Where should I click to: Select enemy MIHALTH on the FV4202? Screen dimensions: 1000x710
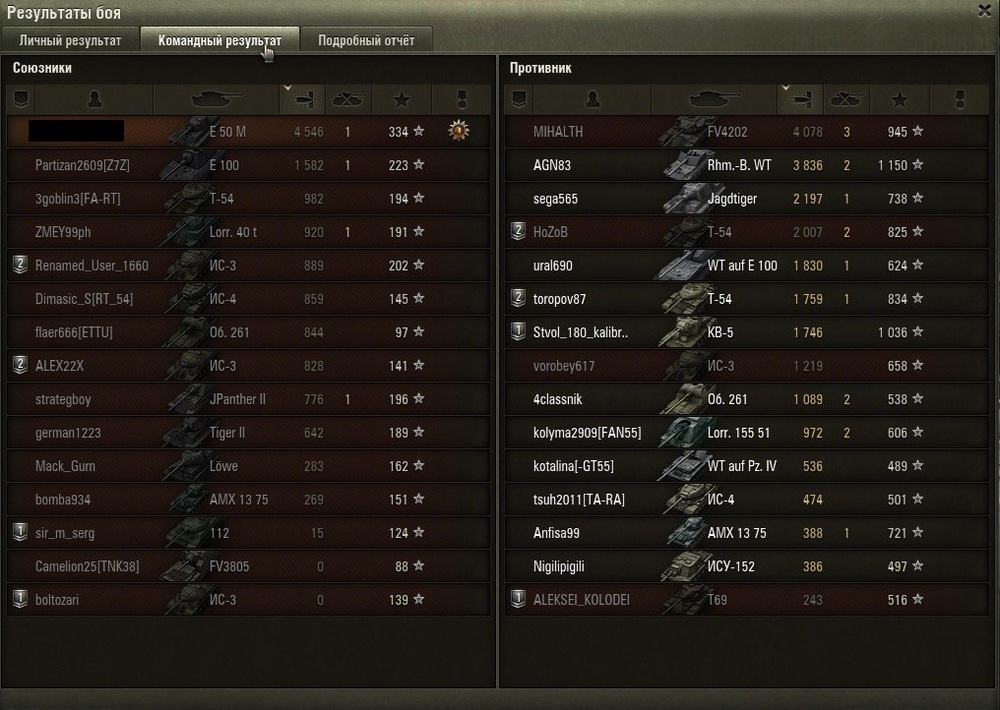pyautogui.click(x=558, y=132)
